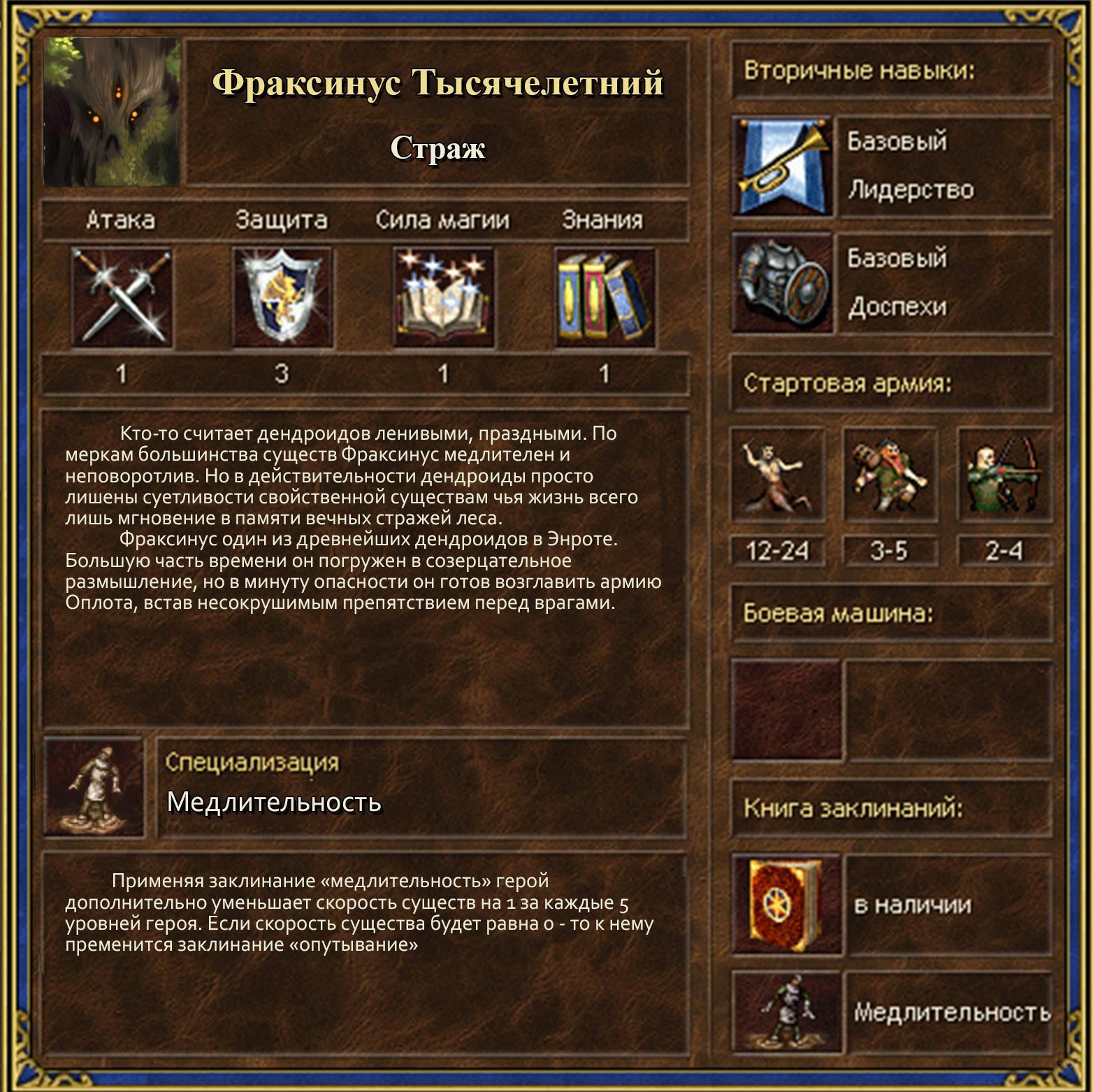Image resolution: width=1093 pixels, height=1092 pixels.
Task: Select the dwarf starting army unit
Action: pos(890,475)
